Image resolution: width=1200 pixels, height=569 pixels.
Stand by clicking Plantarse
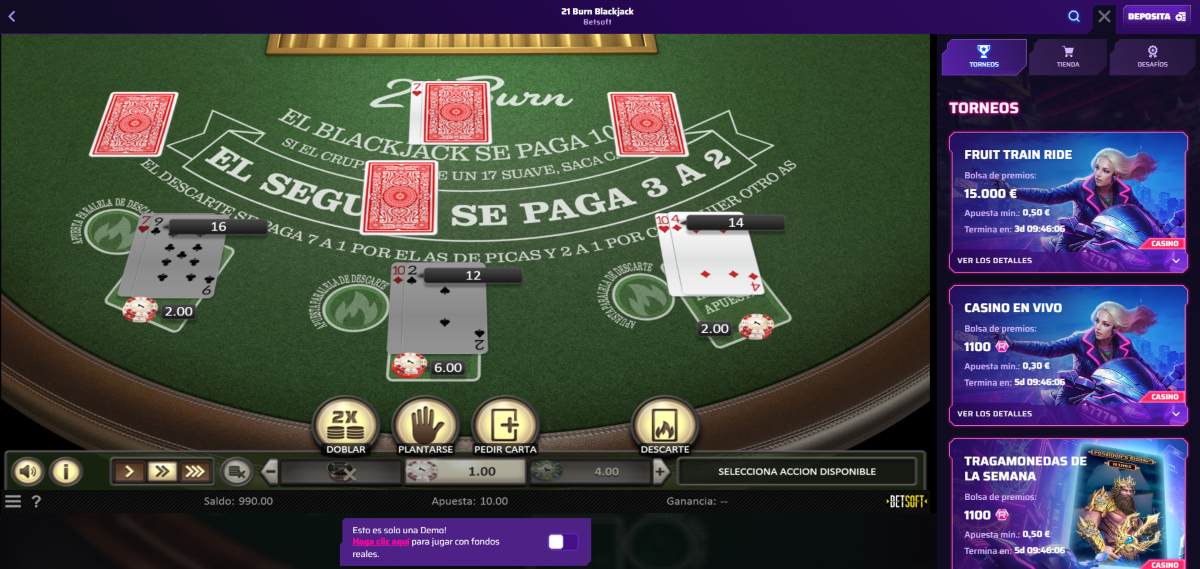[425, 425]
